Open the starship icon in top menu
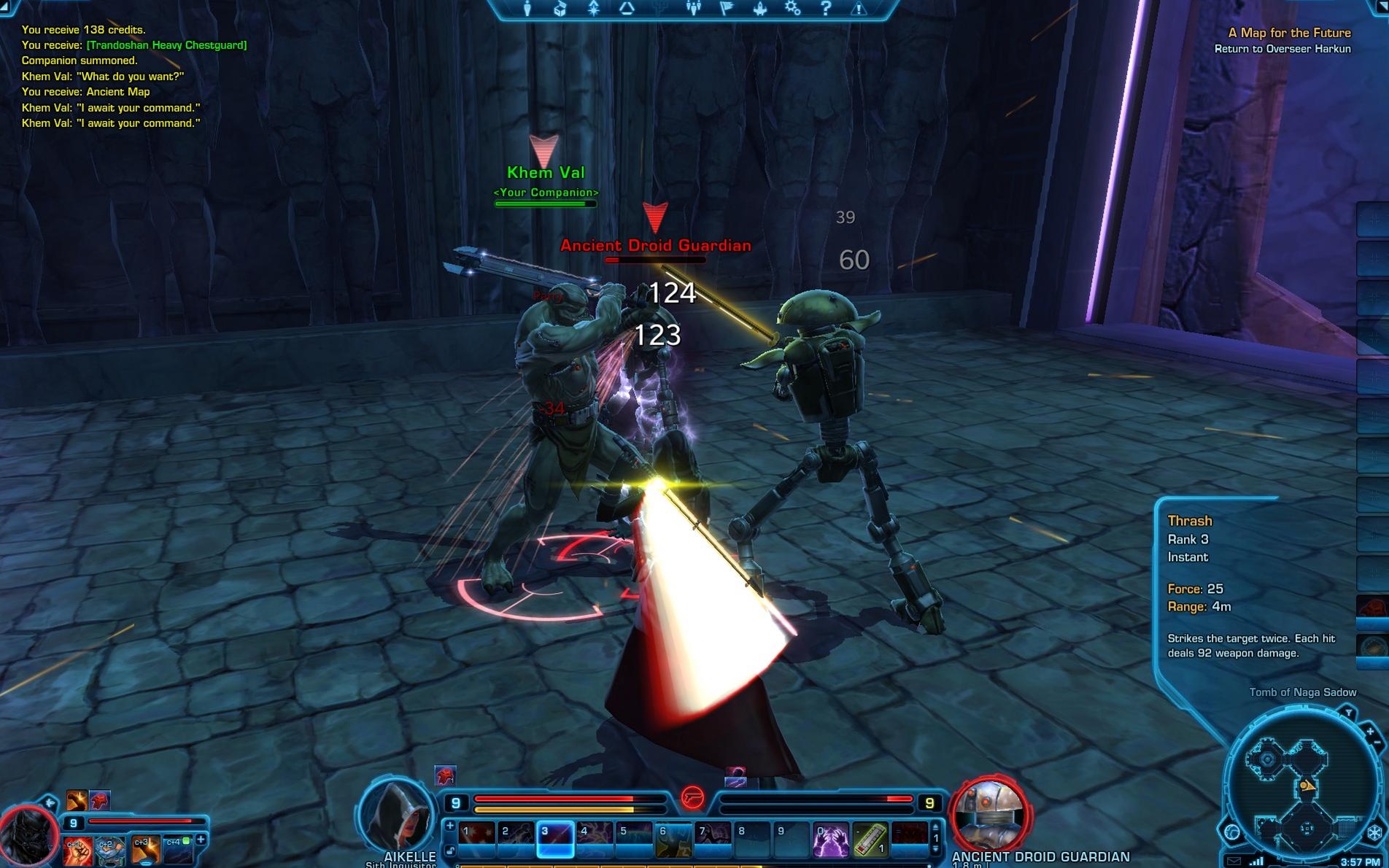The width and height of the screenshot is (1389, 868). [x=759, y=9]
